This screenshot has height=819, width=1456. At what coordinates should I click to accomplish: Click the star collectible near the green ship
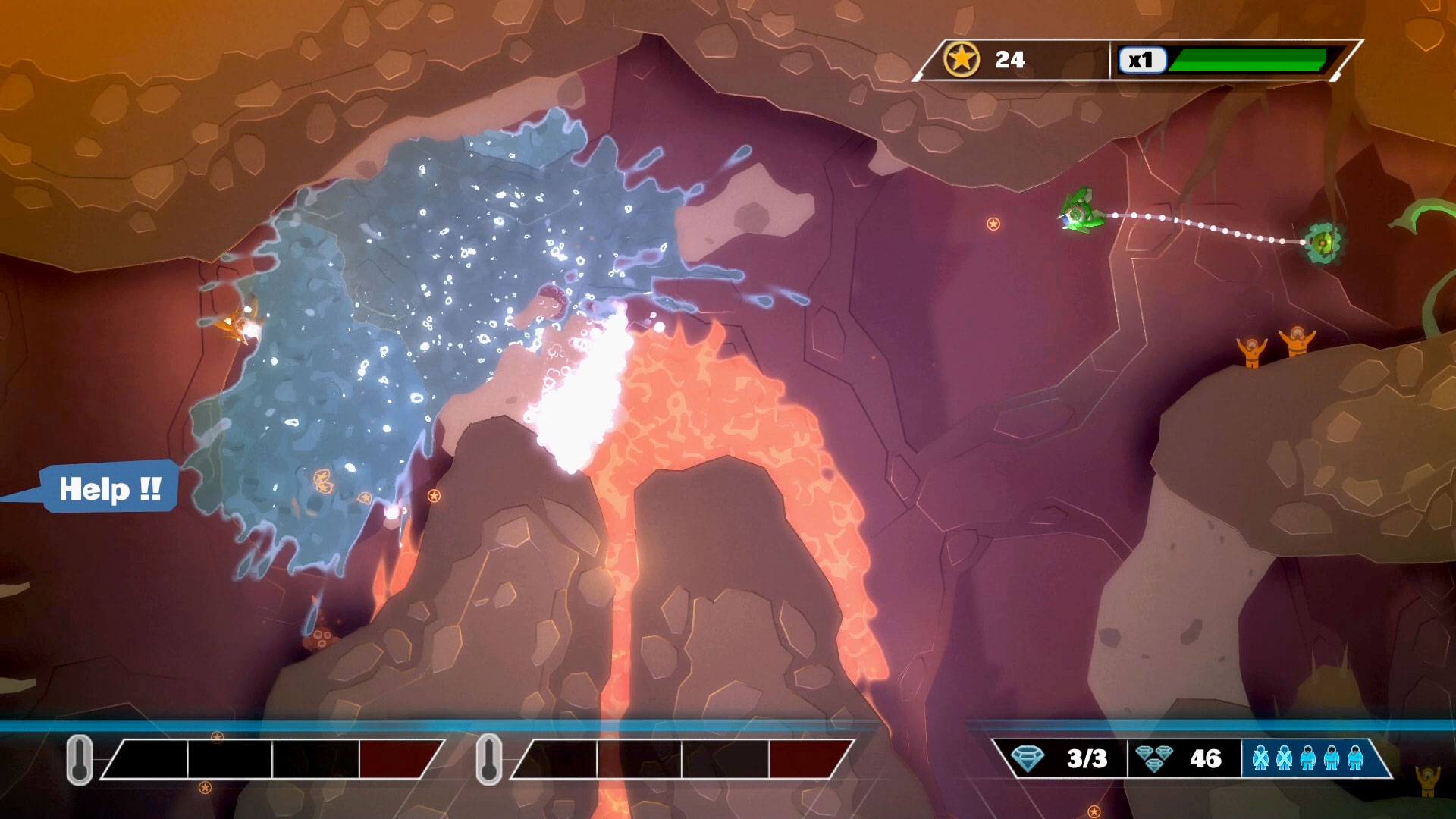992,224
